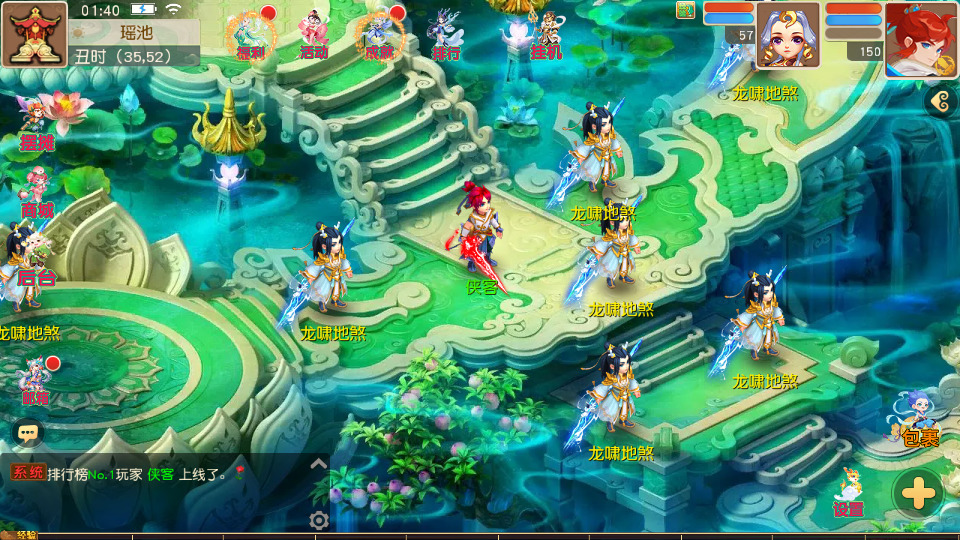Collapse side panel with the swirl arrow button
960x540 pixels.
(938, 100)
